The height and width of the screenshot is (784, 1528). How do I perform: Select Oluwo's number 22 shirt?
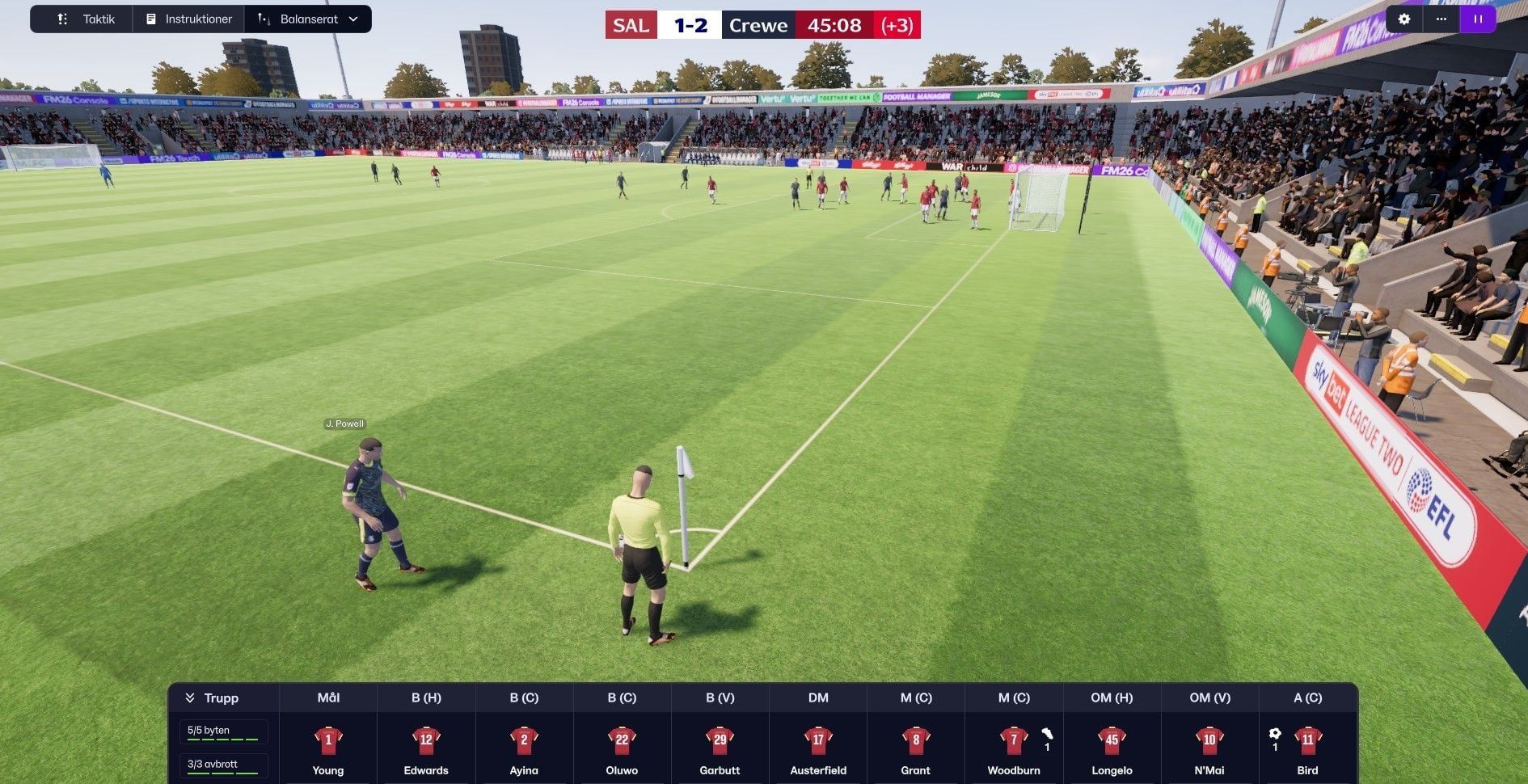click(x=621, y=740)
